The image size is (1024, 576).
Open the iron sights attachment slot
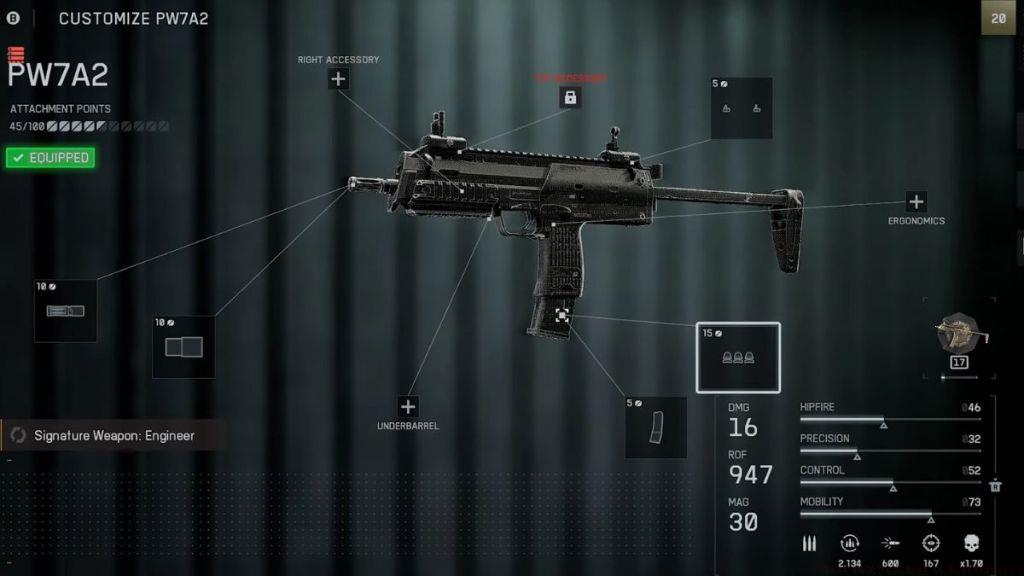click(741, 108)
